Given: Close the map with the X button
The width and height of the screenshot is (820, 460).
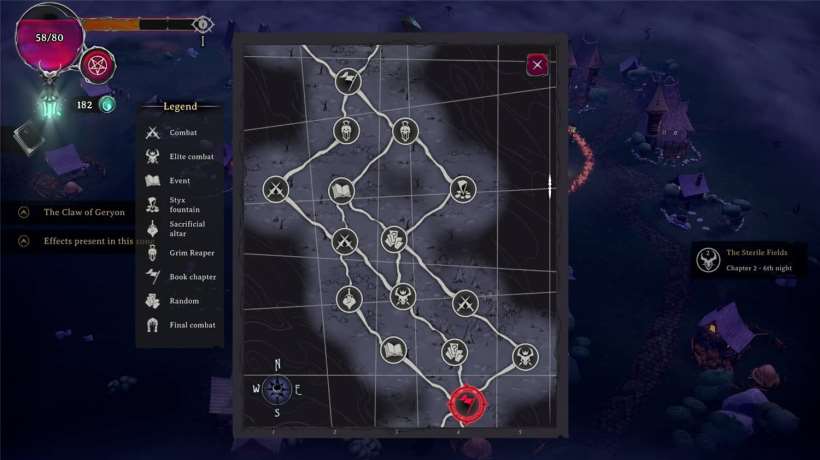Looking at the screenshot, I should 537,65.
